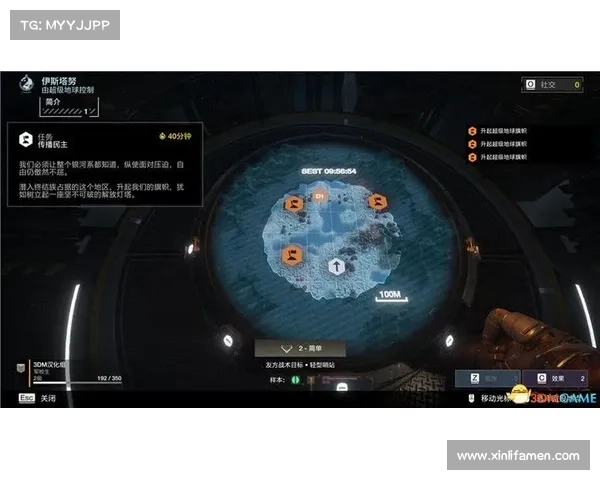Expand the 2 - 简单 difficulty selector
600x480 pixels.
click(x=300, y=349)
